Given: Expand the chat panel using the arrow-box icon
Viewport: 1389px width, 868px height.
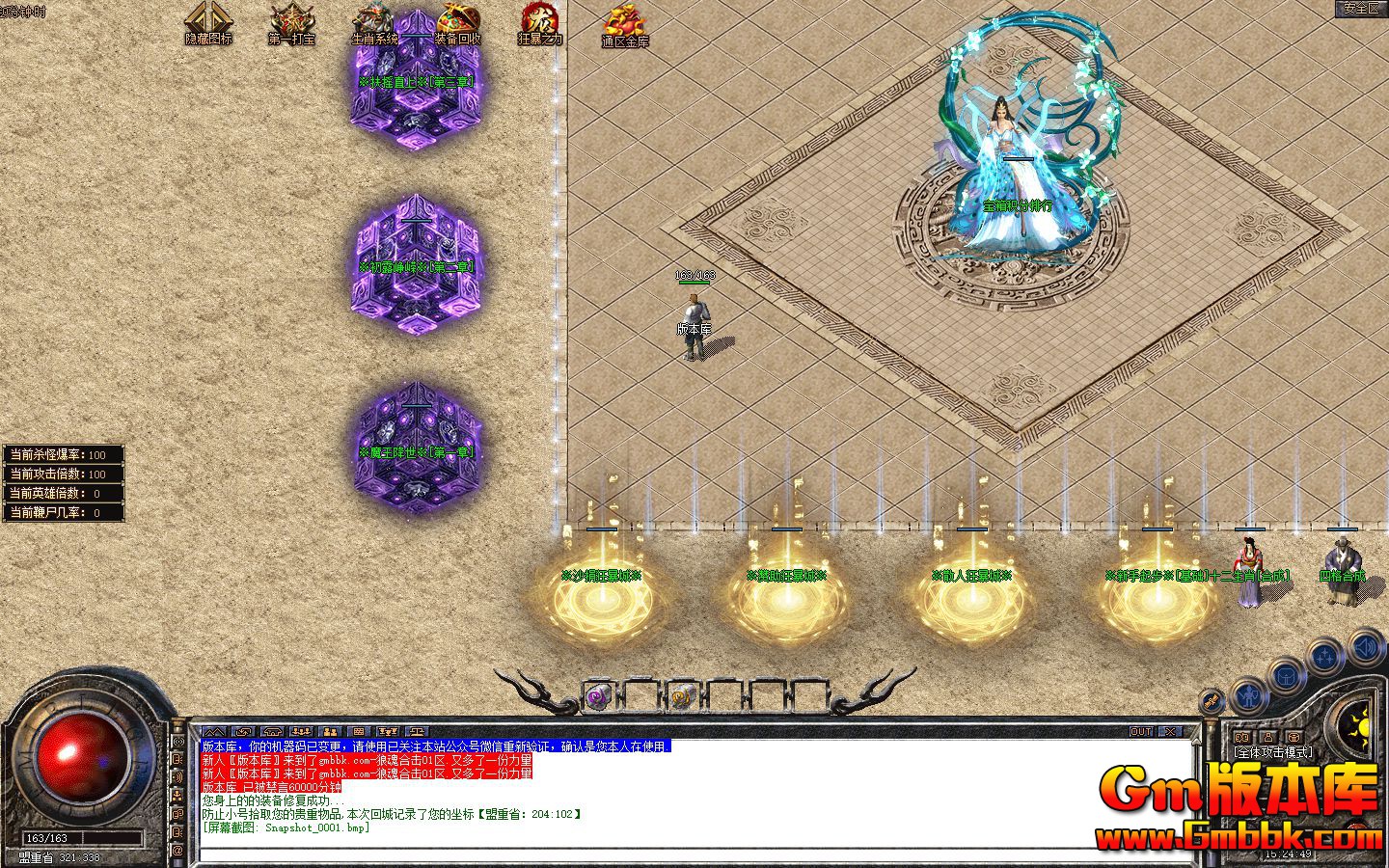Looking at the screenshot, I should [244, 732].
